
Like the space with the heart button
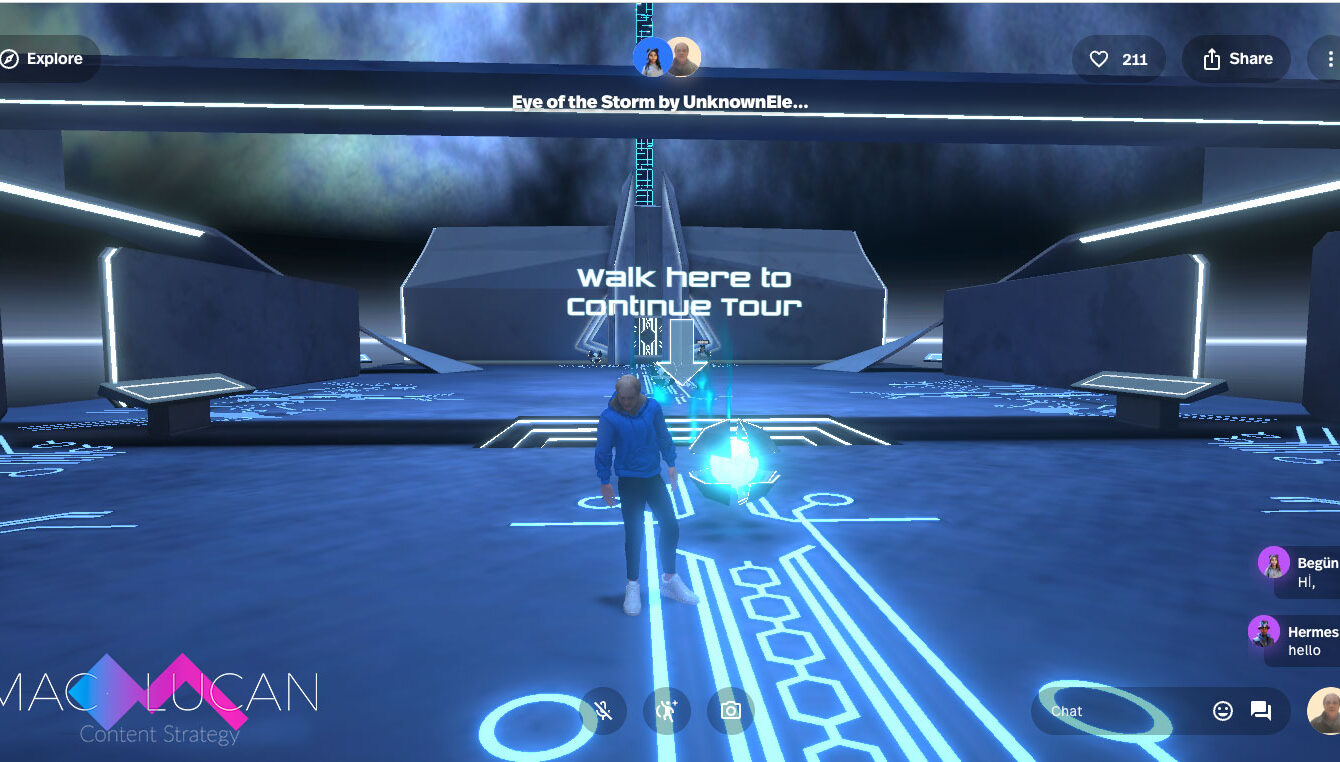coord(1118,59)
